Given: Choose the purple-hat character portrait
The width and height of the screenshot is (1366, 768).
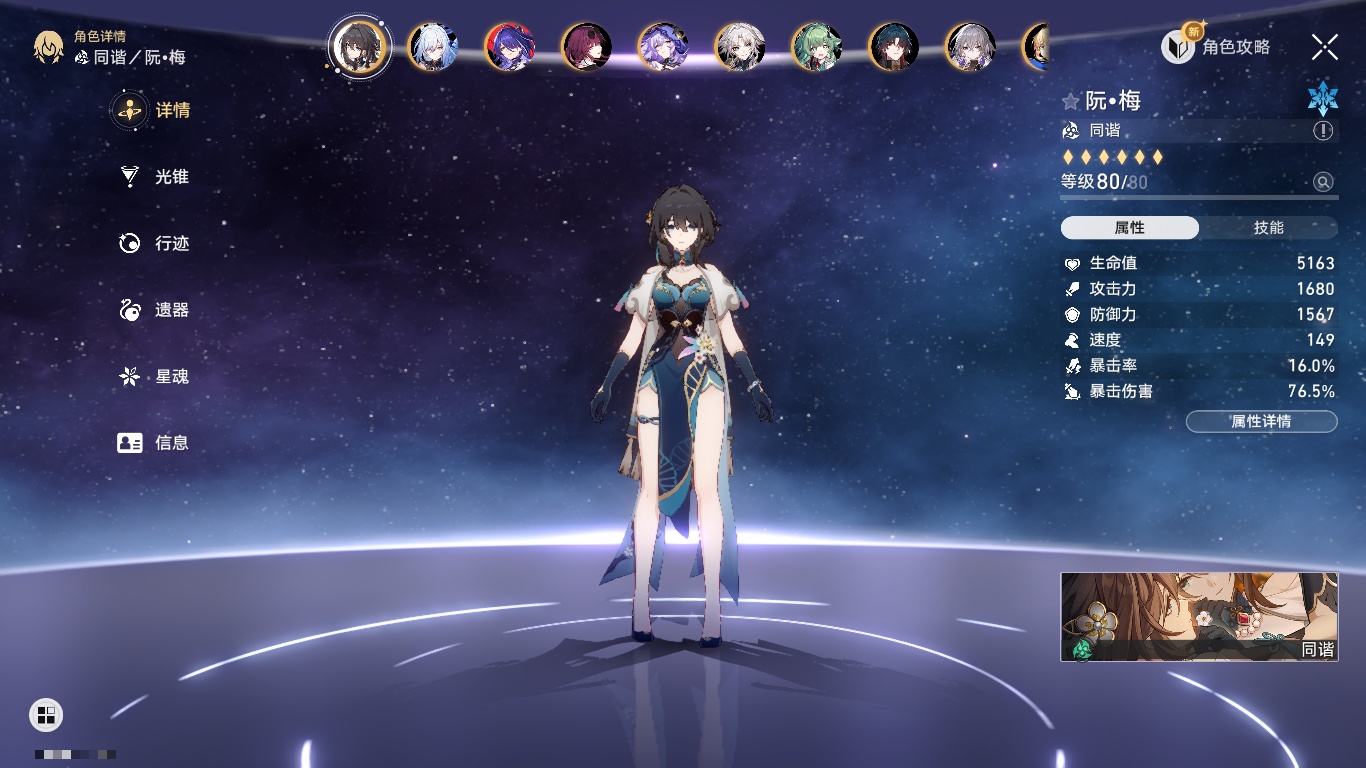Looking at the screenshot, I should tap(663, 47).
